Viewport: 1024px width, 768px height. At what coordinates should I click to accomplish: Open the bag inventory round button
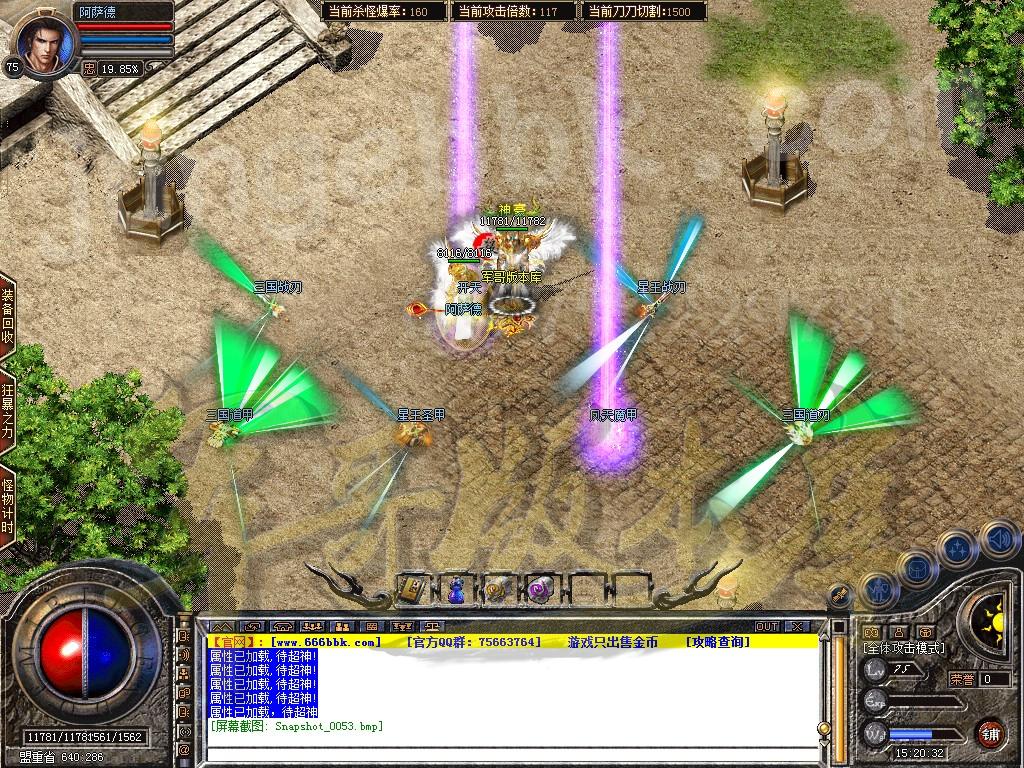coord(916,569)
